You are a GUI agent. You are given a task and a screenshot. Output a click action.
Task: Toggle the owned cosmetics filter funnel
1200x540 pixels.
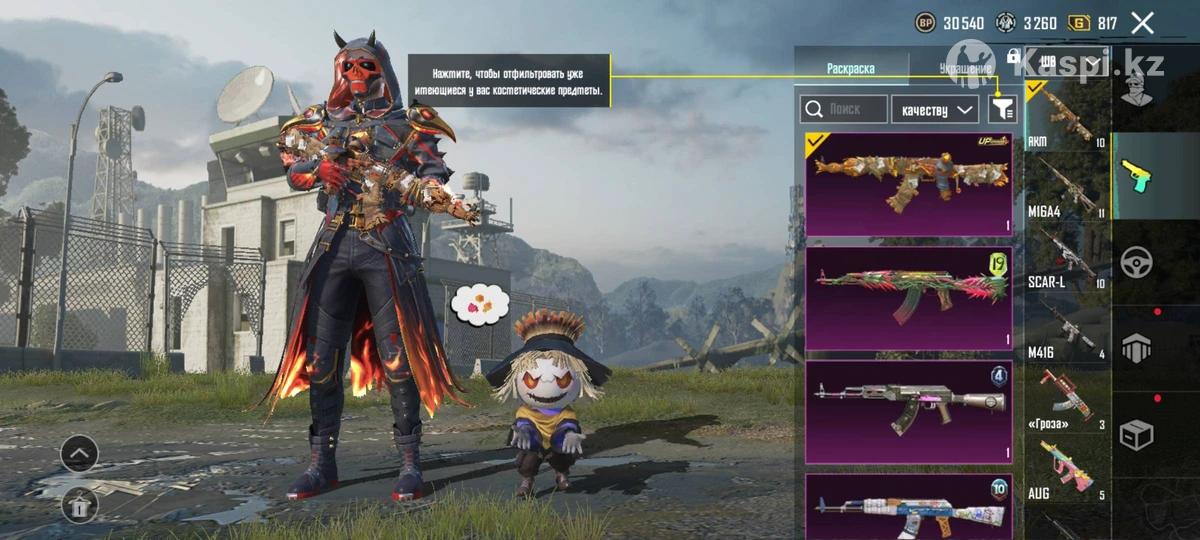(x=1001, y=109)
